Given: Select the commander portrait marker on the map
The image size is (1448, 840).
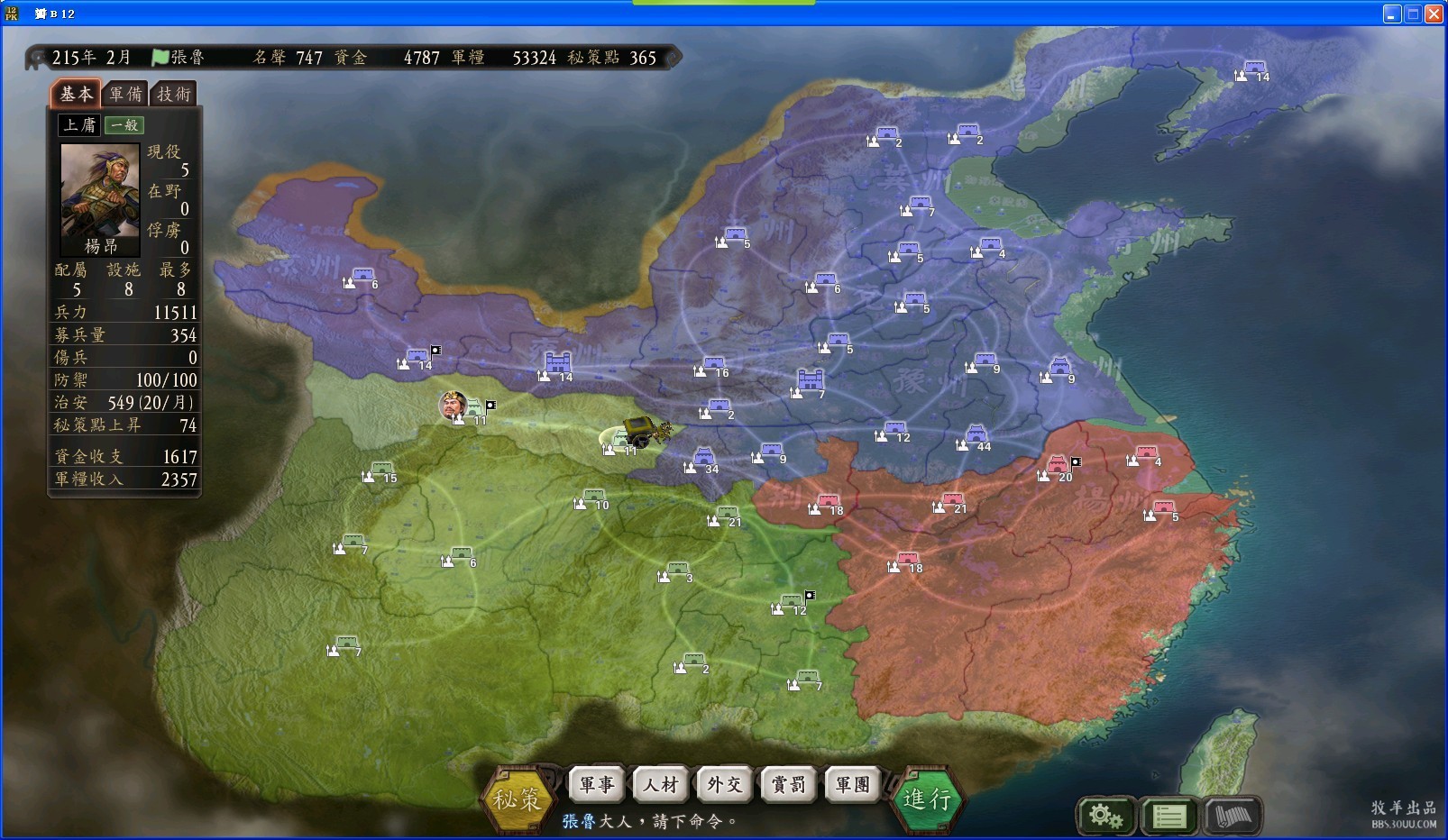Looking at the screenshot, I should (454, 405).
